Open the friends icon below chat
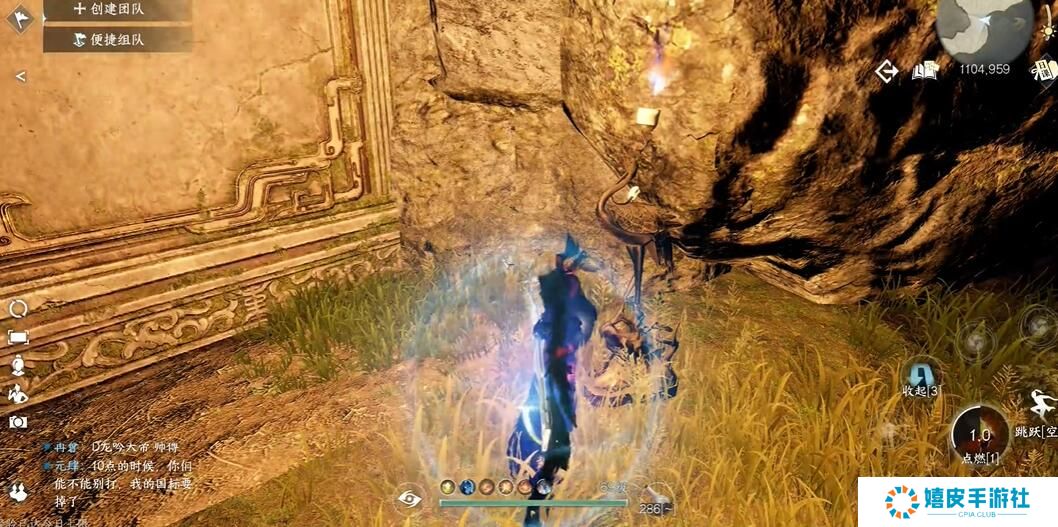1058x527 pixels. pyautogui.click(x=18, y=491)
